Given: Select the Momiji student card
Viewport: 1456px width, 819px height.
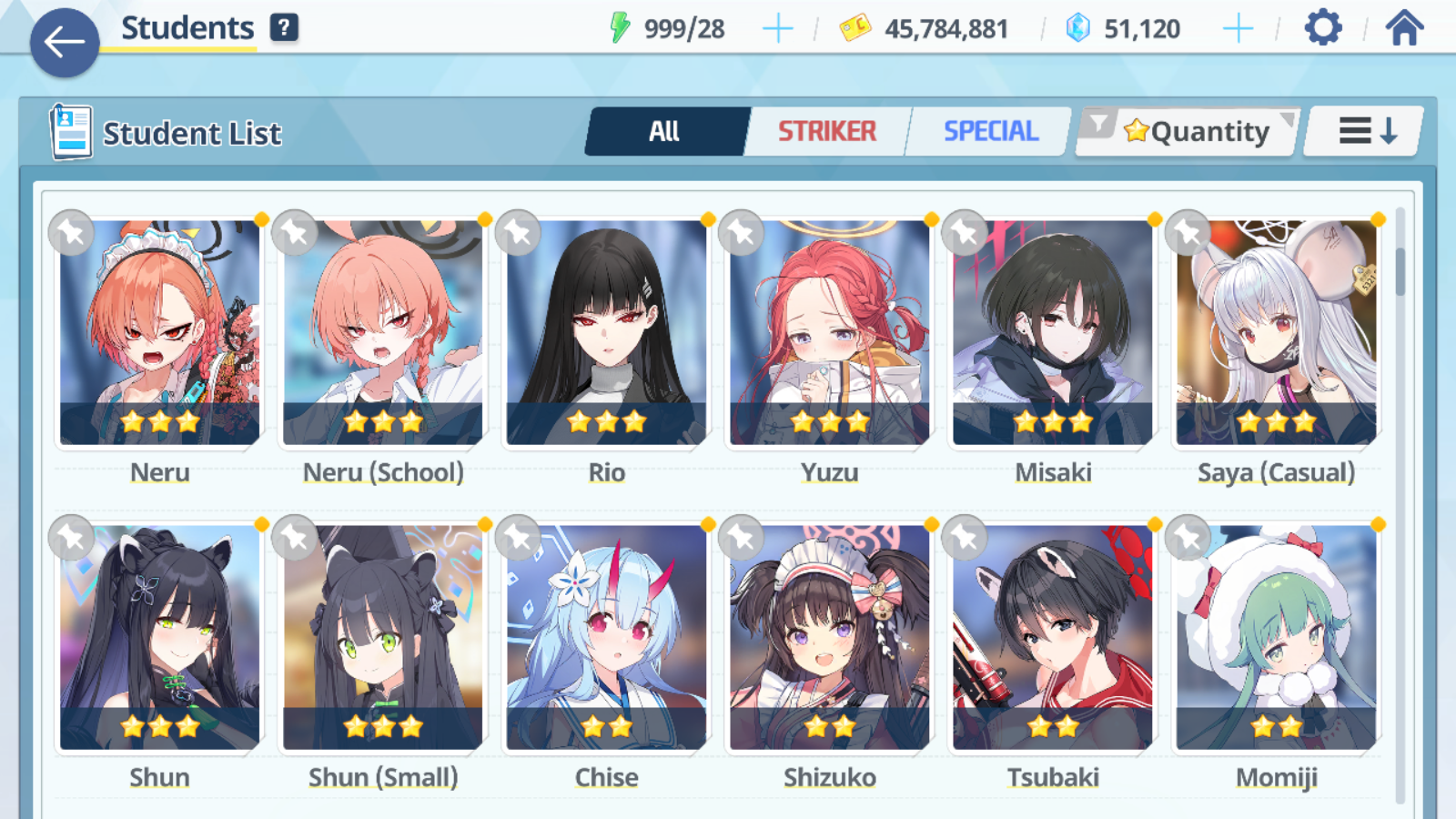Looking at the screenshot, I should 1276,638.
